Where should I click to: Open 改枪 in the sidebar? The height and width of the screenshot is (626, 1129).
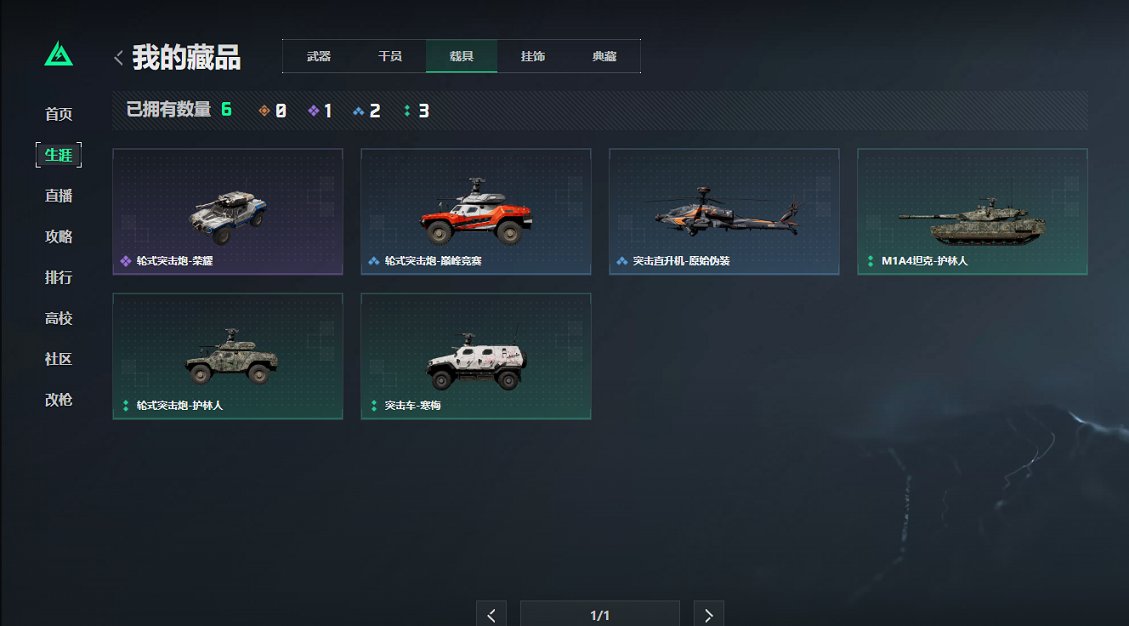tap(59, 400)
